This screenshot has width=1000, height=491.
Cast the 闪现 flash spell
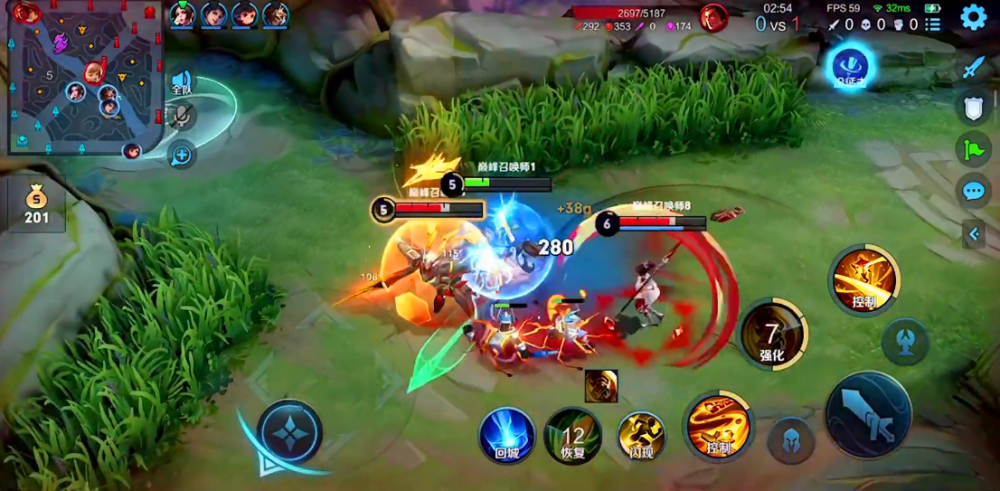coord(641,435)
